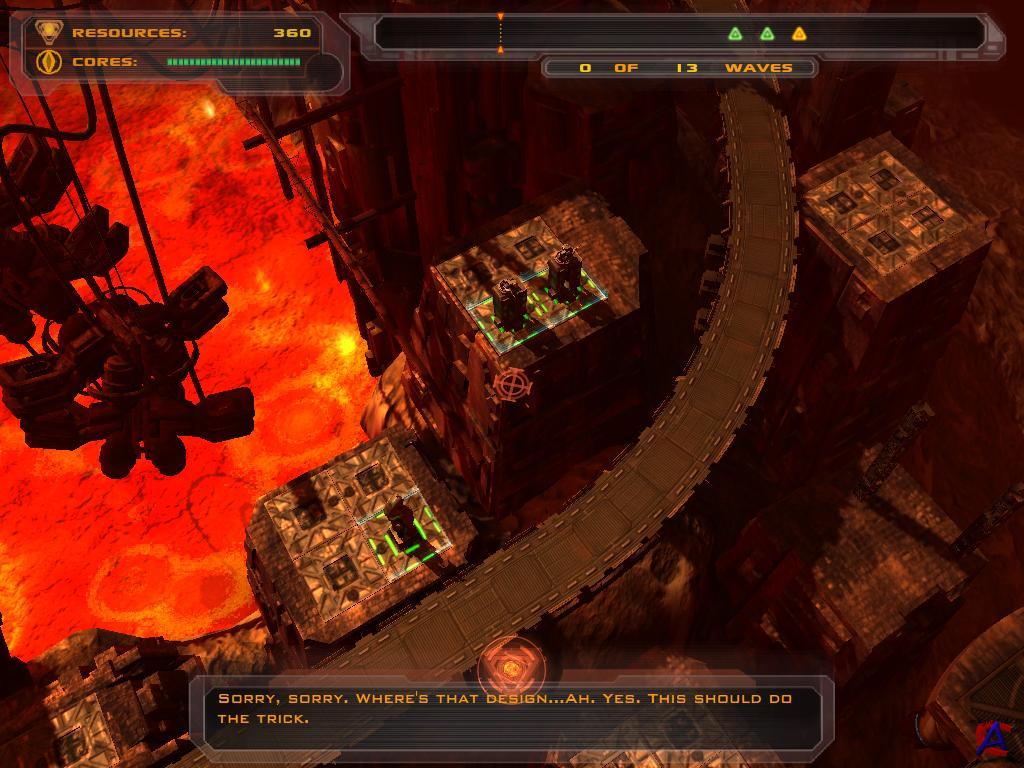
Task: Choose the right tower on the upper platform
Action: click(564, 270)
